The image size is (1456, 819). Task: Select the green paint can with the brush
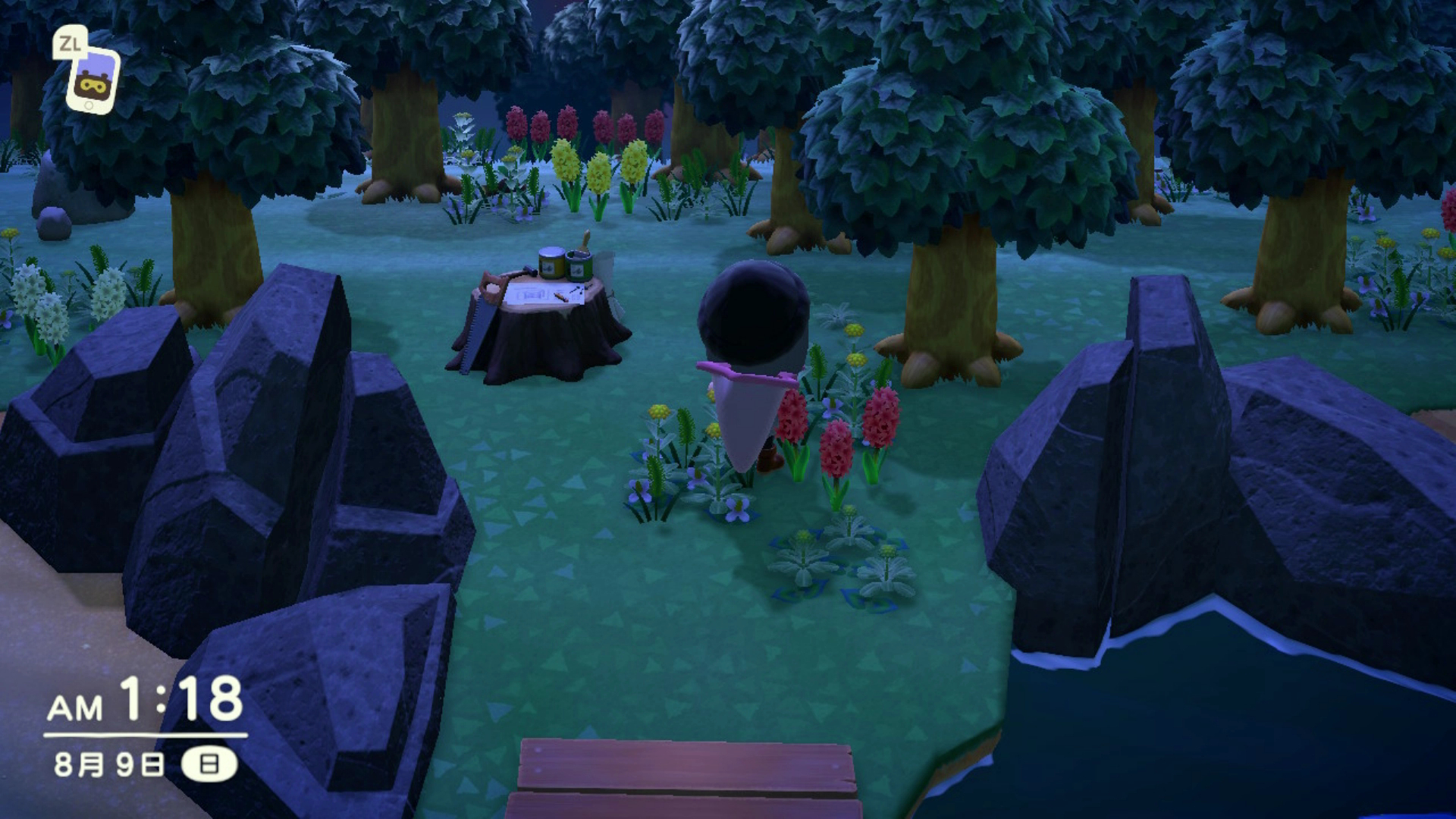[579, 265]
